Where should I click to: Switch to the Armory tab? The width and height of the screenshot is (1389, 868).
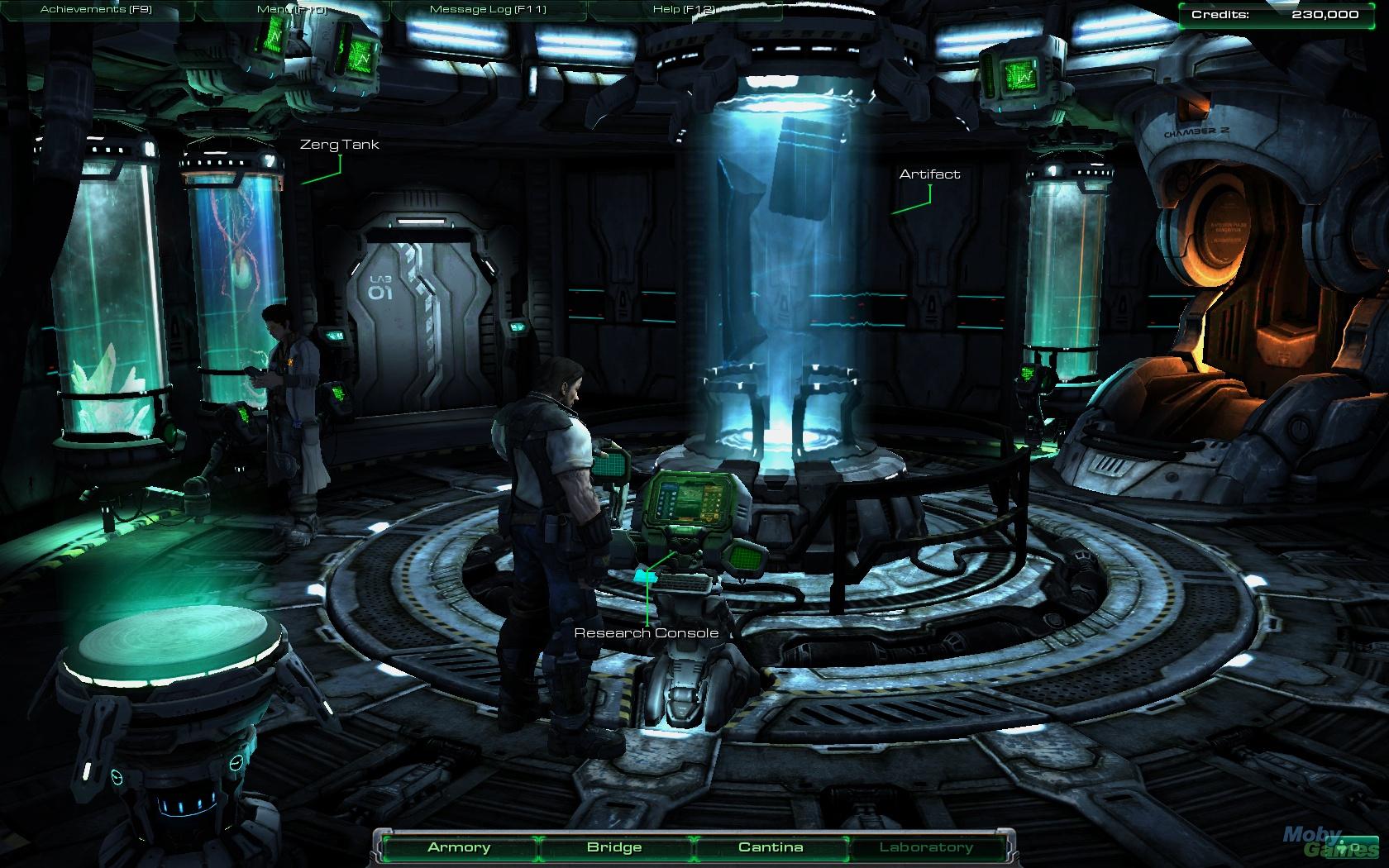[458, 847]
